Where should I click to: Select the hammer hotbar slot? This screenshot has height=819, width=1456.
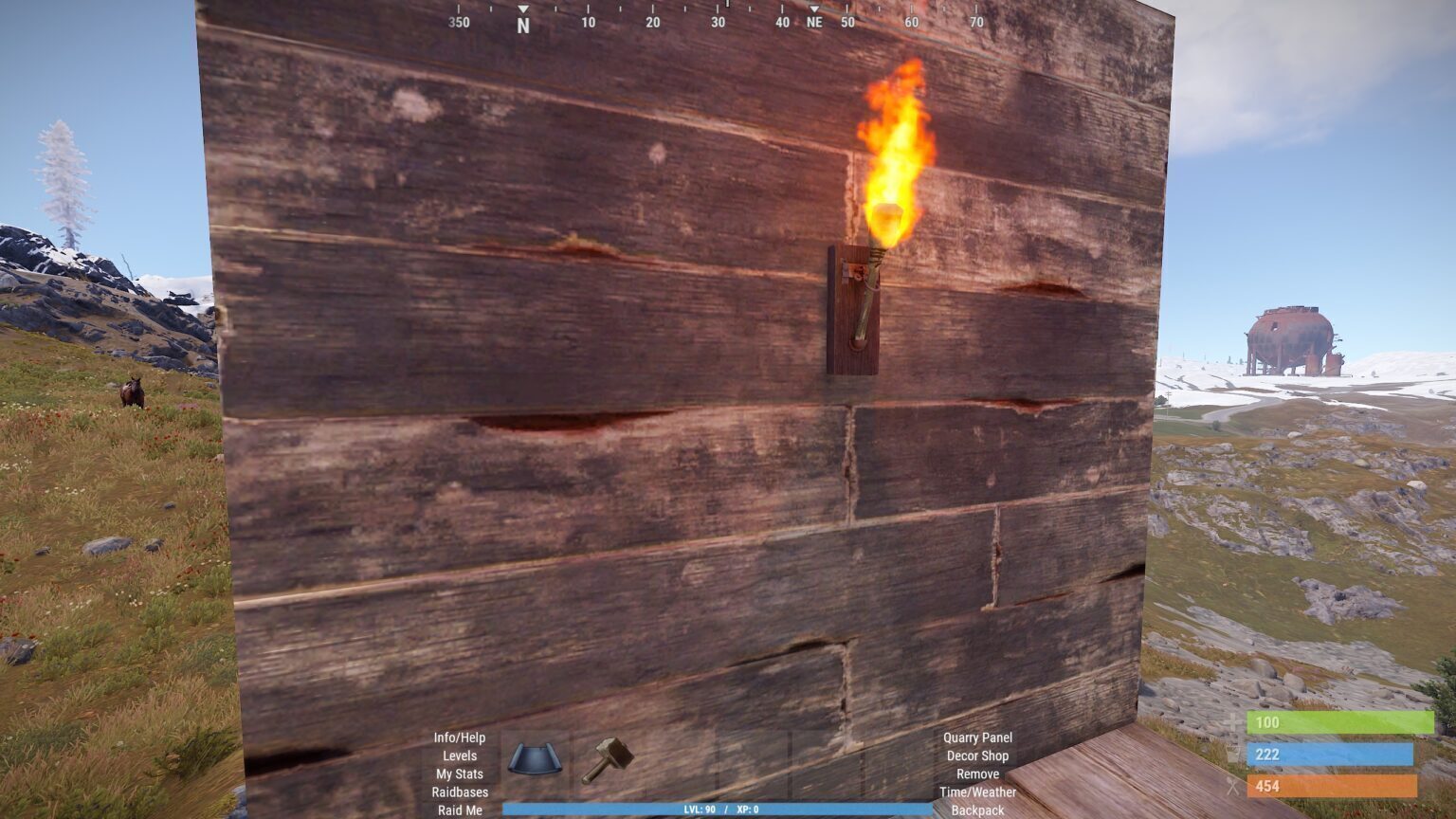coord(607,760)
